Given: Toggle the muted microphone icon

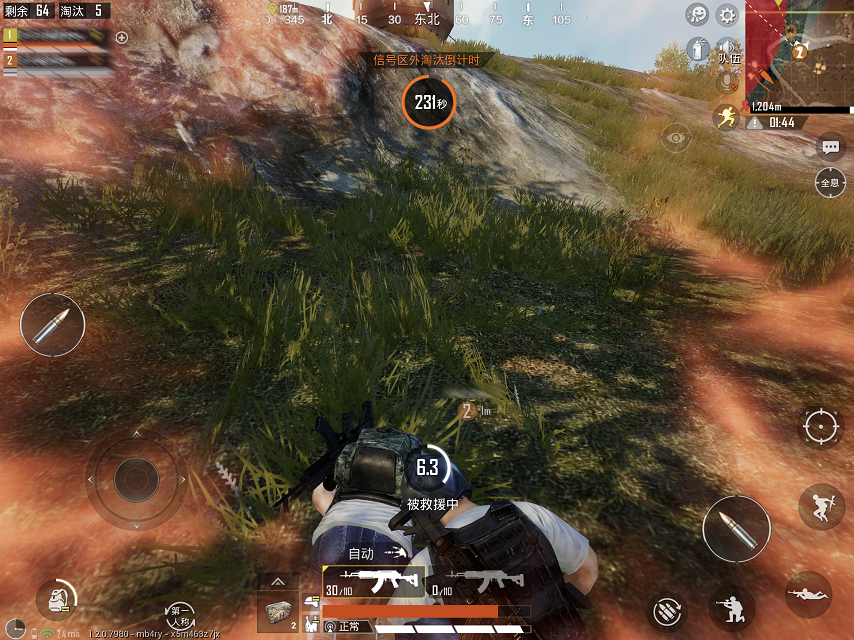Looking at the screenshot, I should tap(727, 83).
